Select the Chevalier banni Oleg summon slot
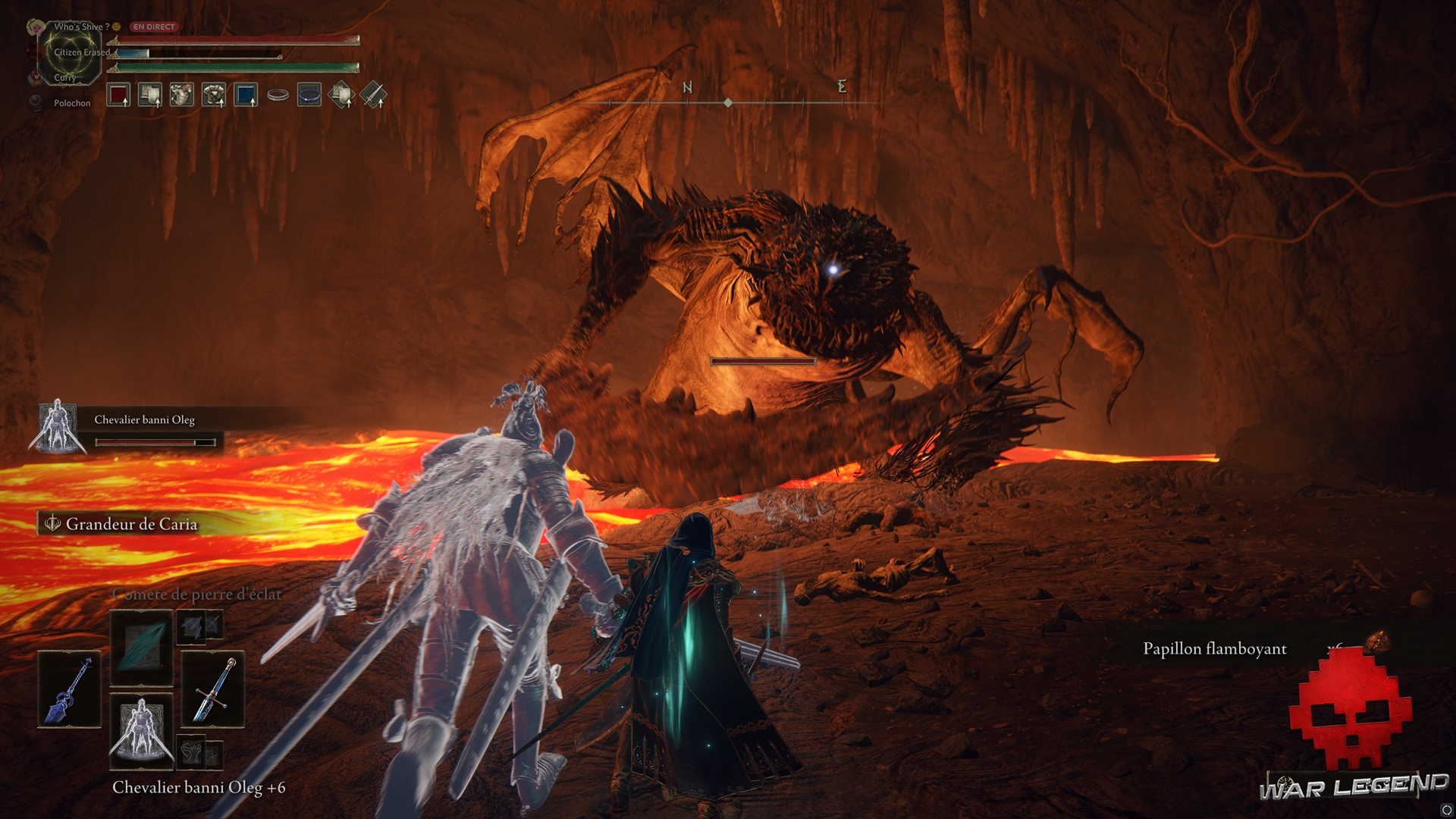Viewport: 1456px width, 819px height. click(141, 730)
